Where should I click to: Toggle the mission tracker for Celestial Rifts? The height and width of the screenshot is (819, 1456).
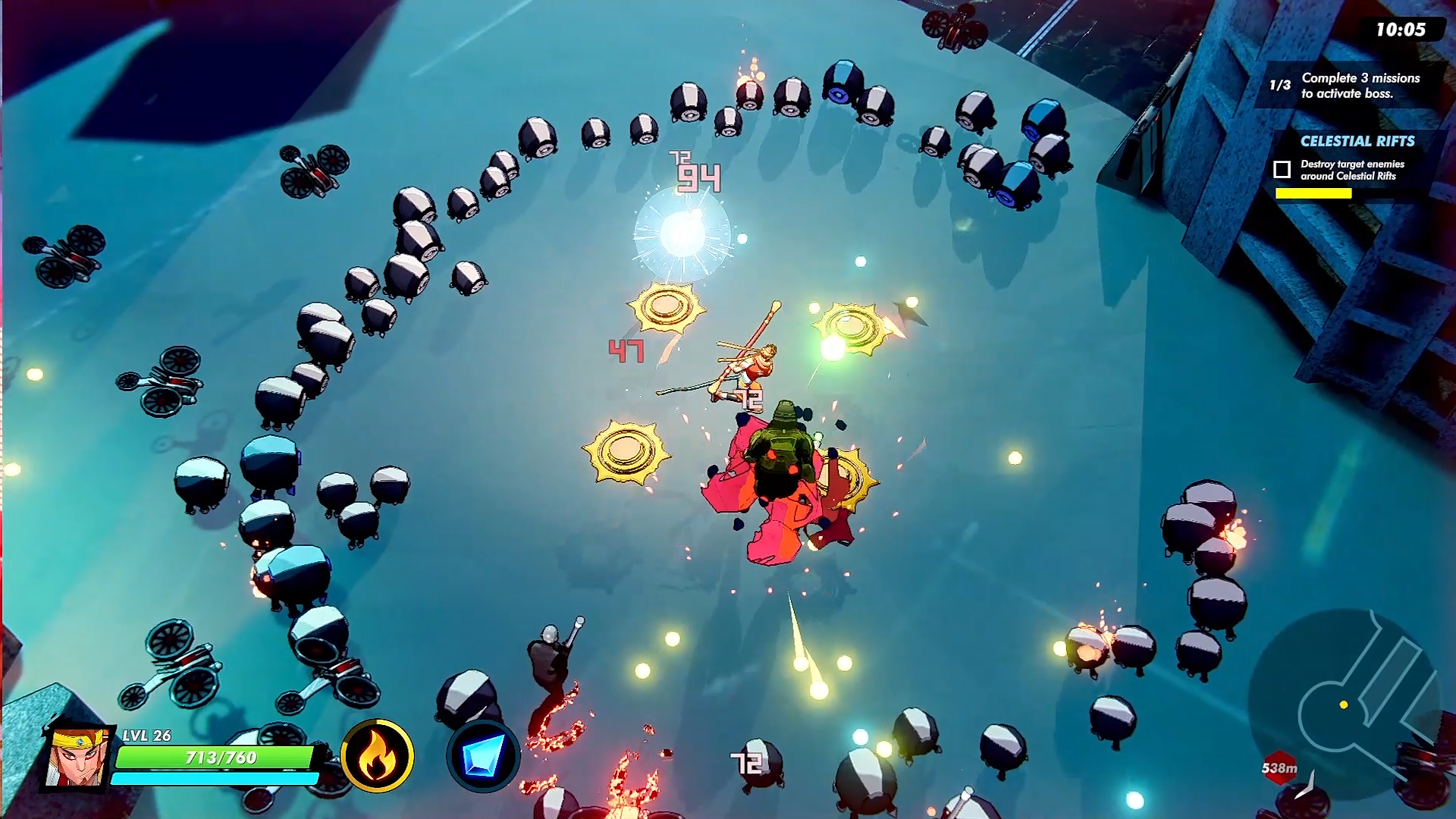coord(1357,141)
